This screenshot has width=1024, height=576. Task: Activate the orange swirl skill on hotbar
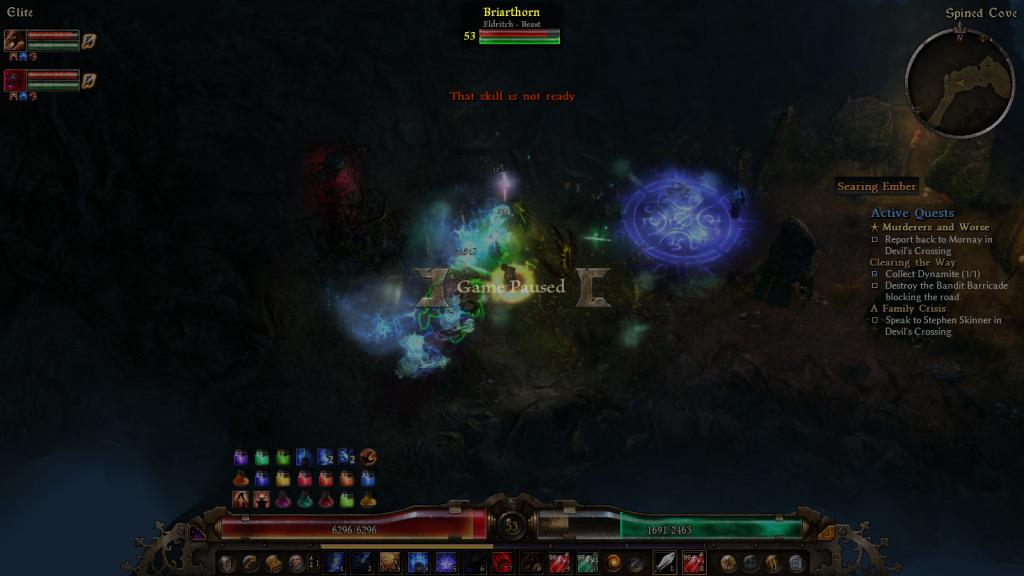[613, 563]
